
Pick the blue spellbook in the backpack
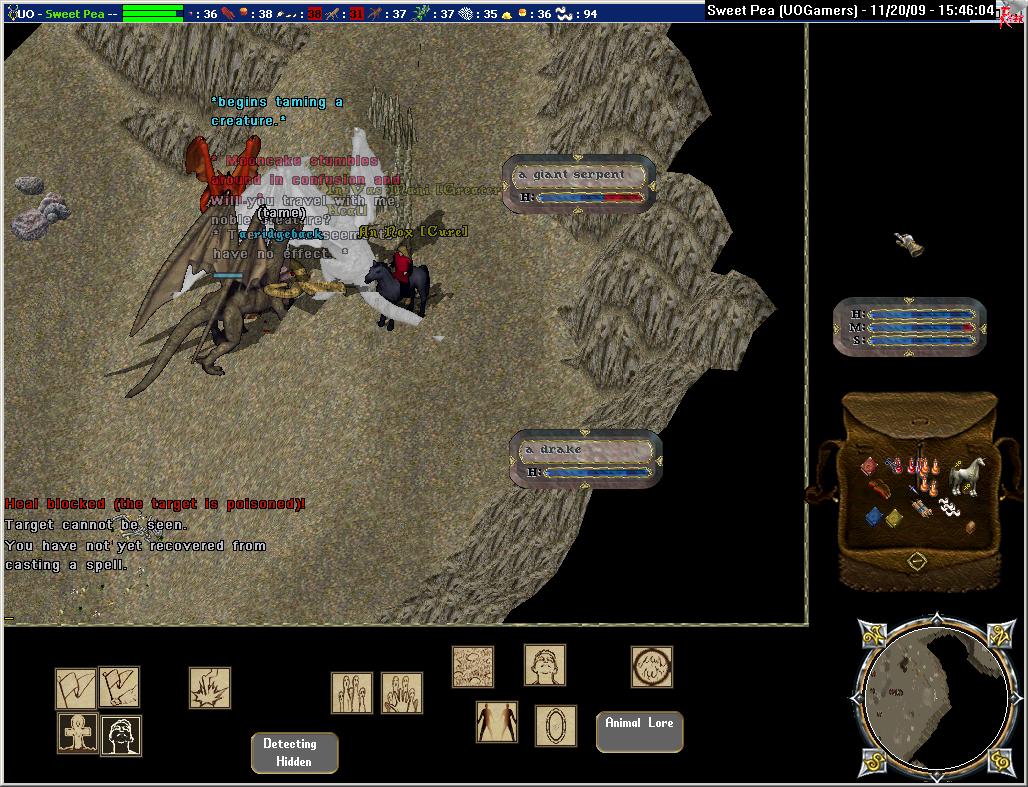click(x=873, y=517)
